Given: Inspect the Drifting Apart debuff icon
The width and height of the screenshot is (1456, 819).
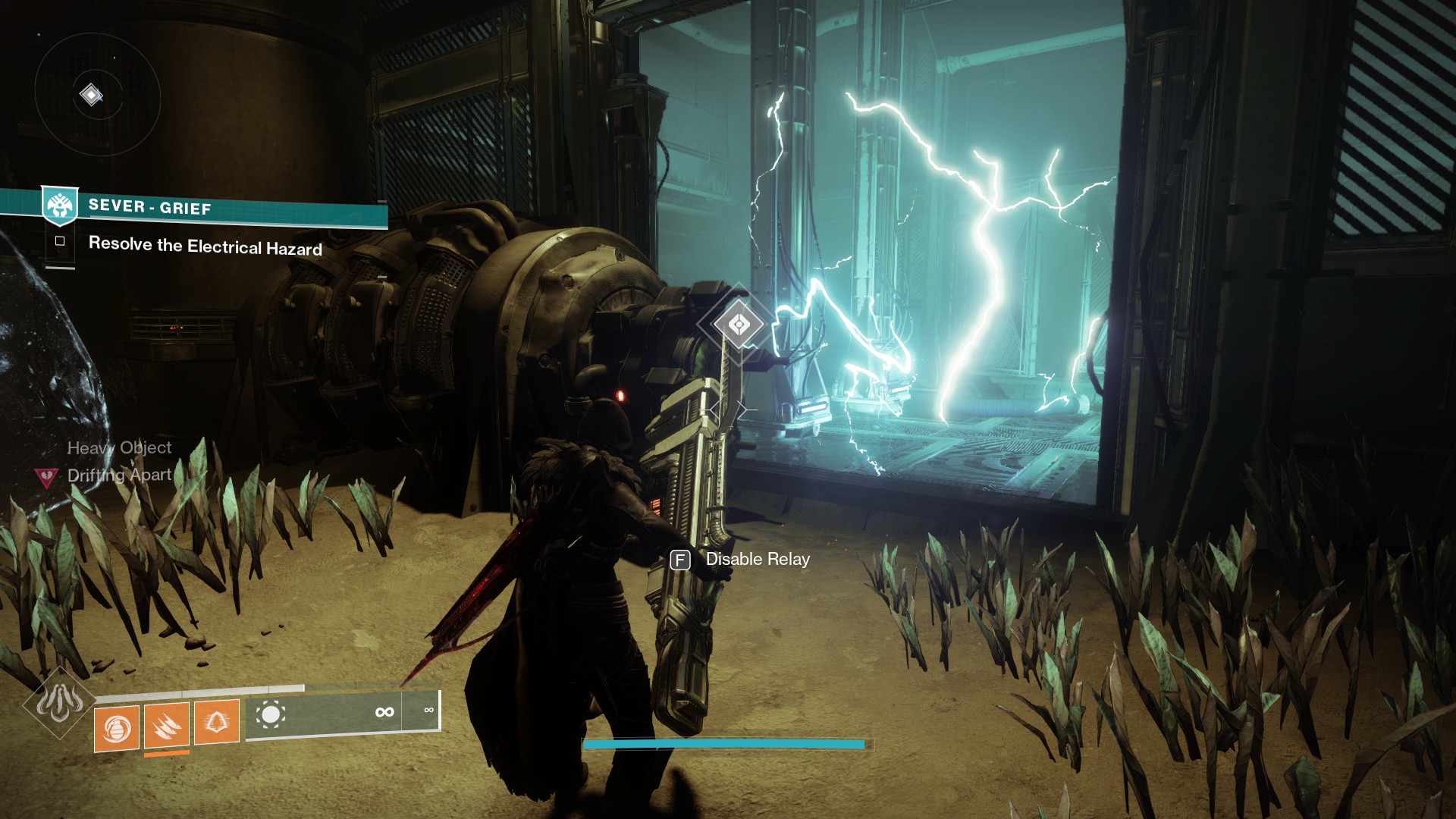Looking at the screenshot, I should click(x=47, y=477).
